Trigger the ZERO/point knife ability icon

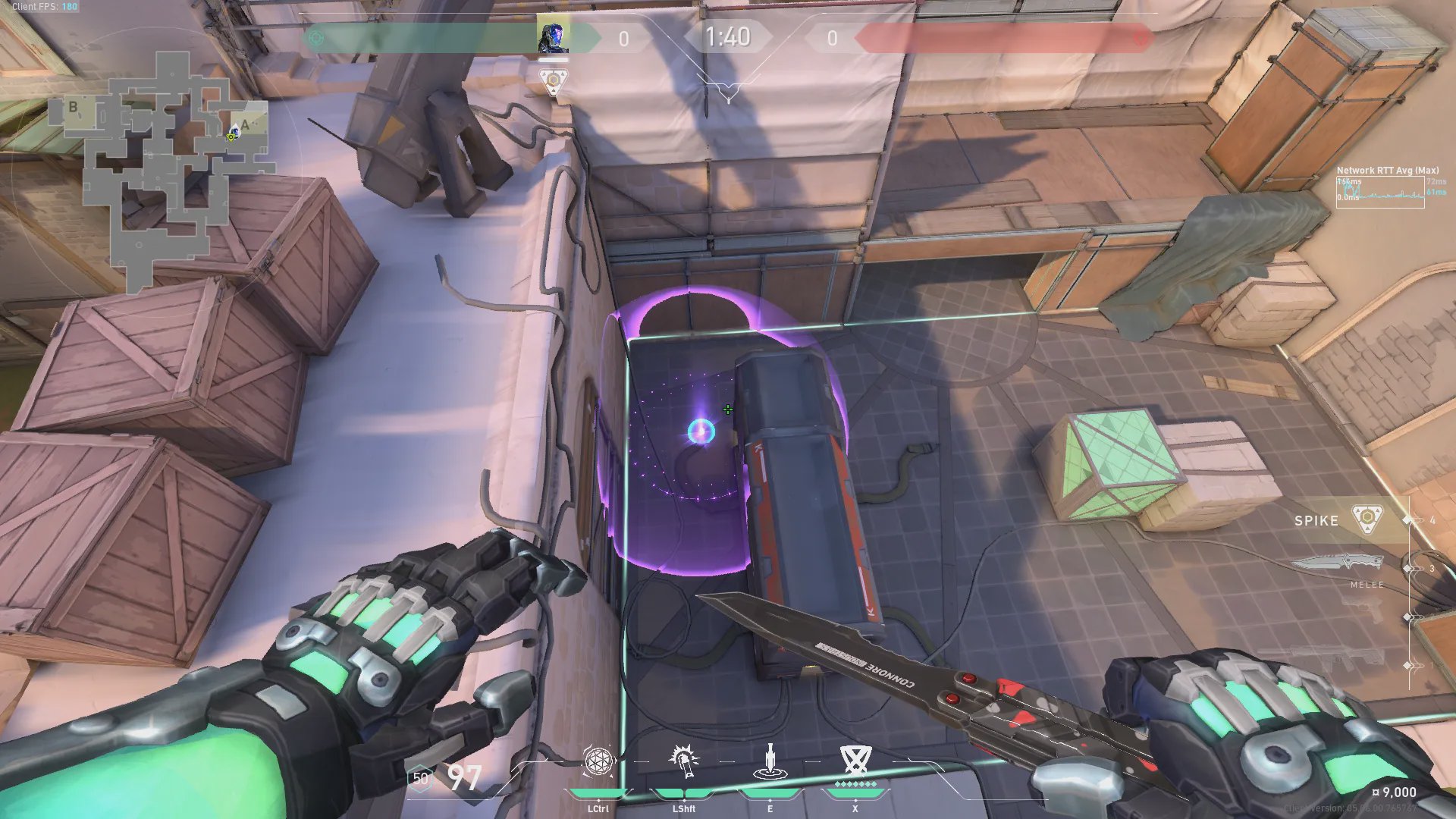click(x=770, y=761)
